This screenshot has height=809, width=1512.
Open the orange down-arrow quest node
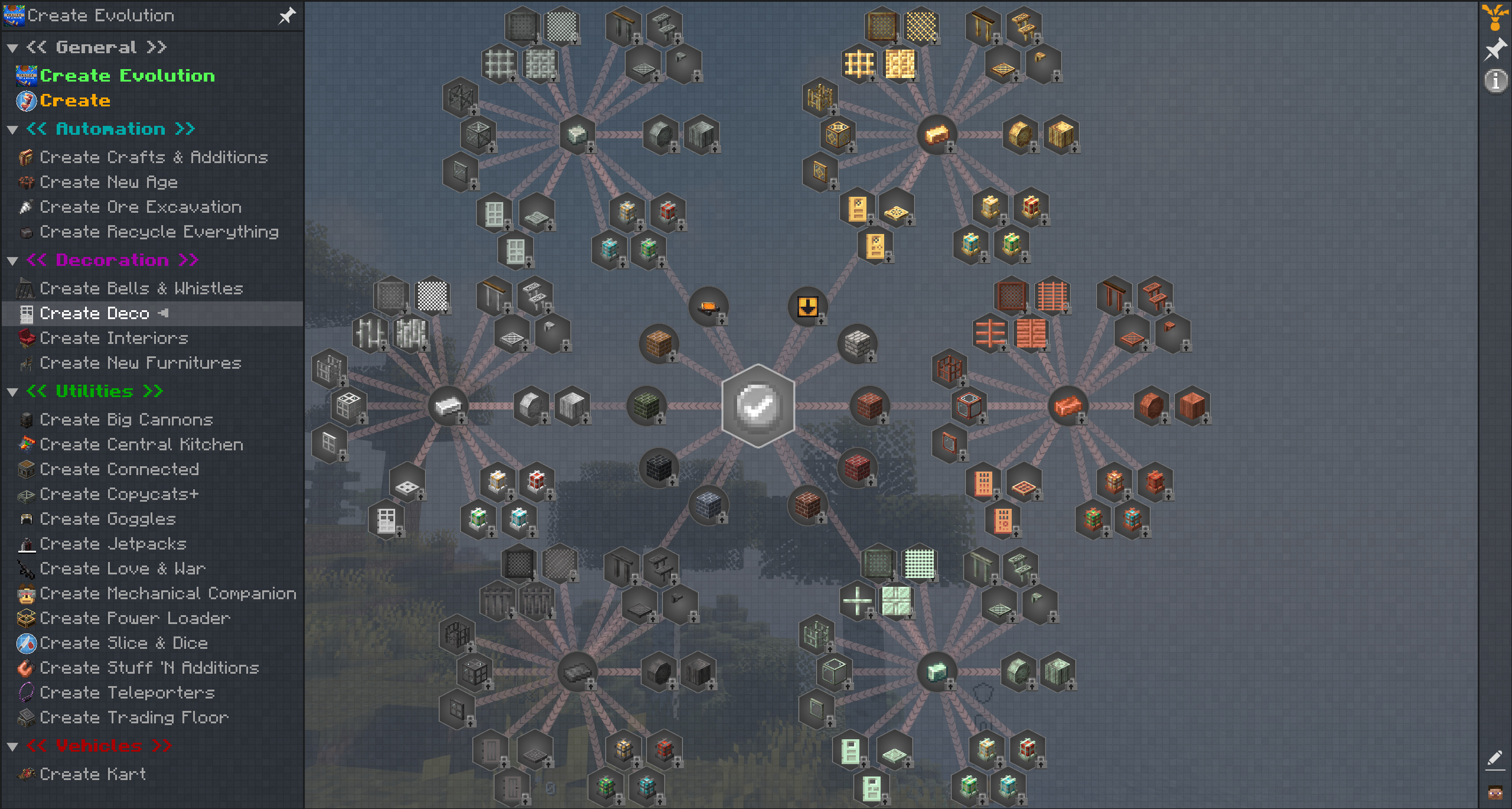click(807, 306)
